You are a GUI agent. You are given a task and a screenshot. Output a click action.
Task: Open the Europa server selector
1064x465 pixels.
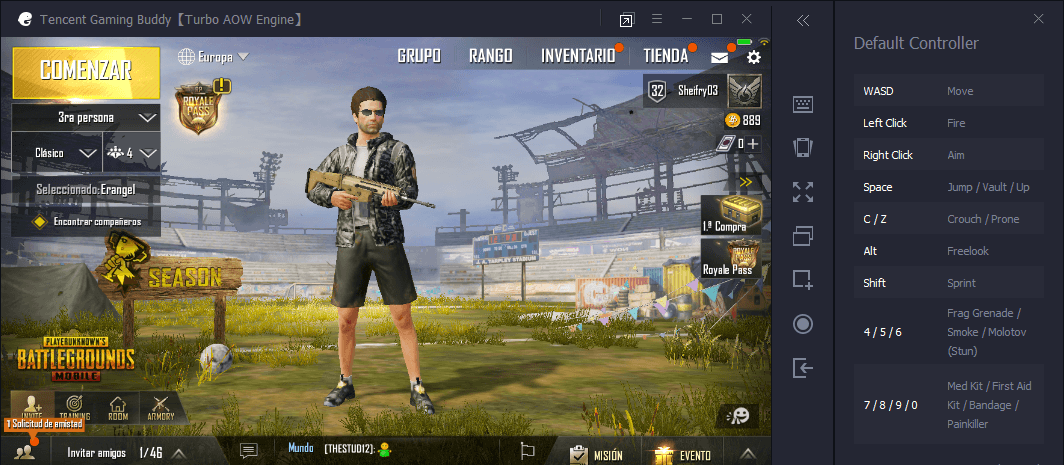(212, 57)
